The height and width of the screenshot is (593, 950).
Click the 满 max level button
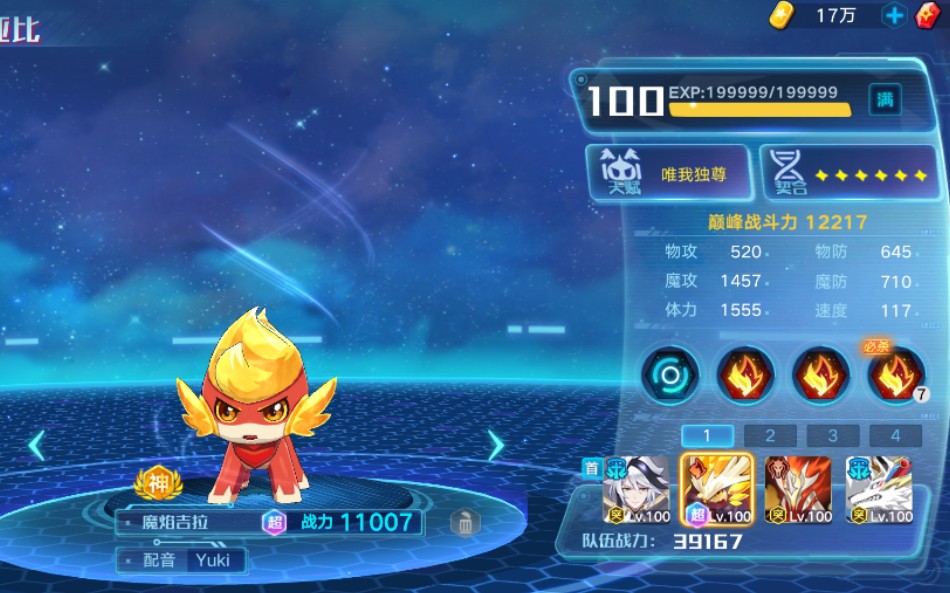pos(885,99)
